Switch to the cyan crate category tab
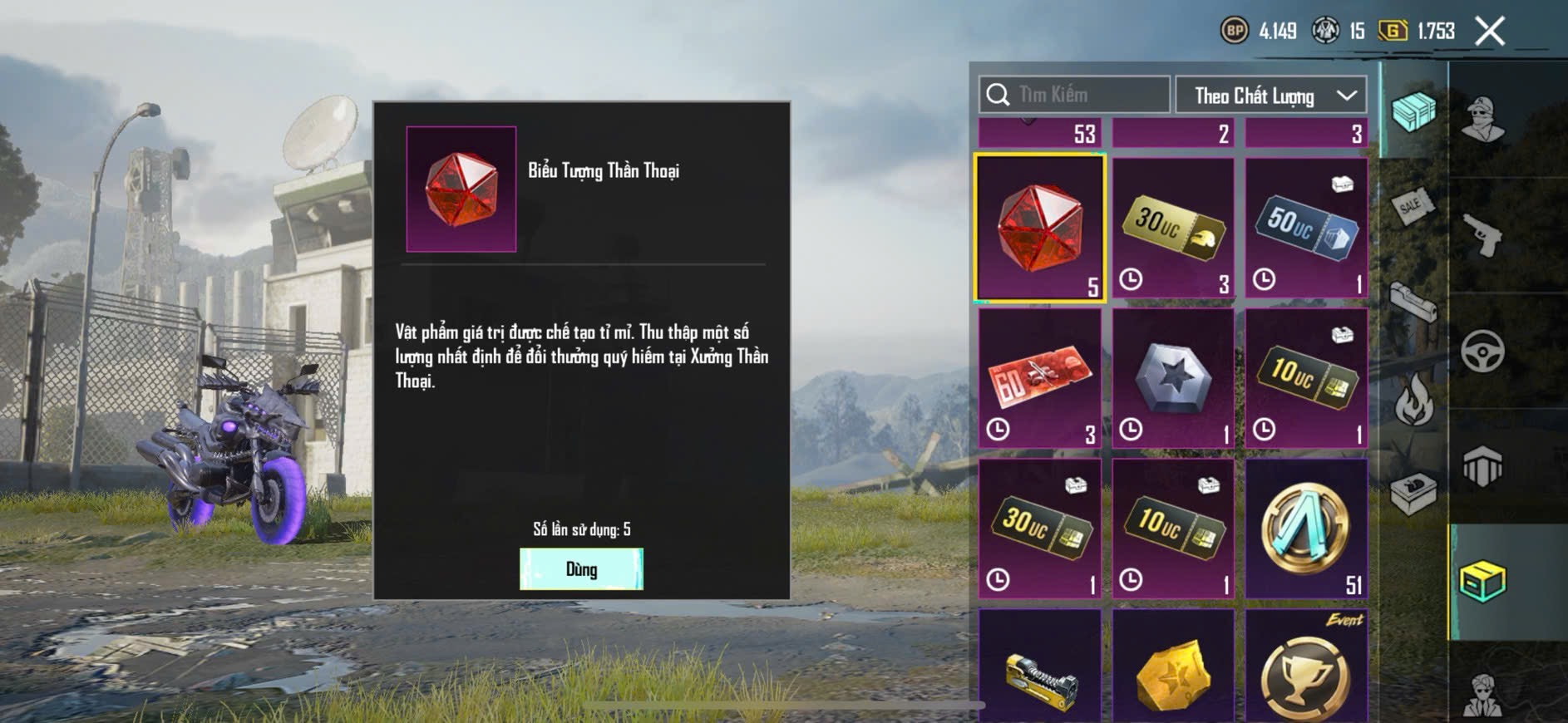 point(1413,111)
